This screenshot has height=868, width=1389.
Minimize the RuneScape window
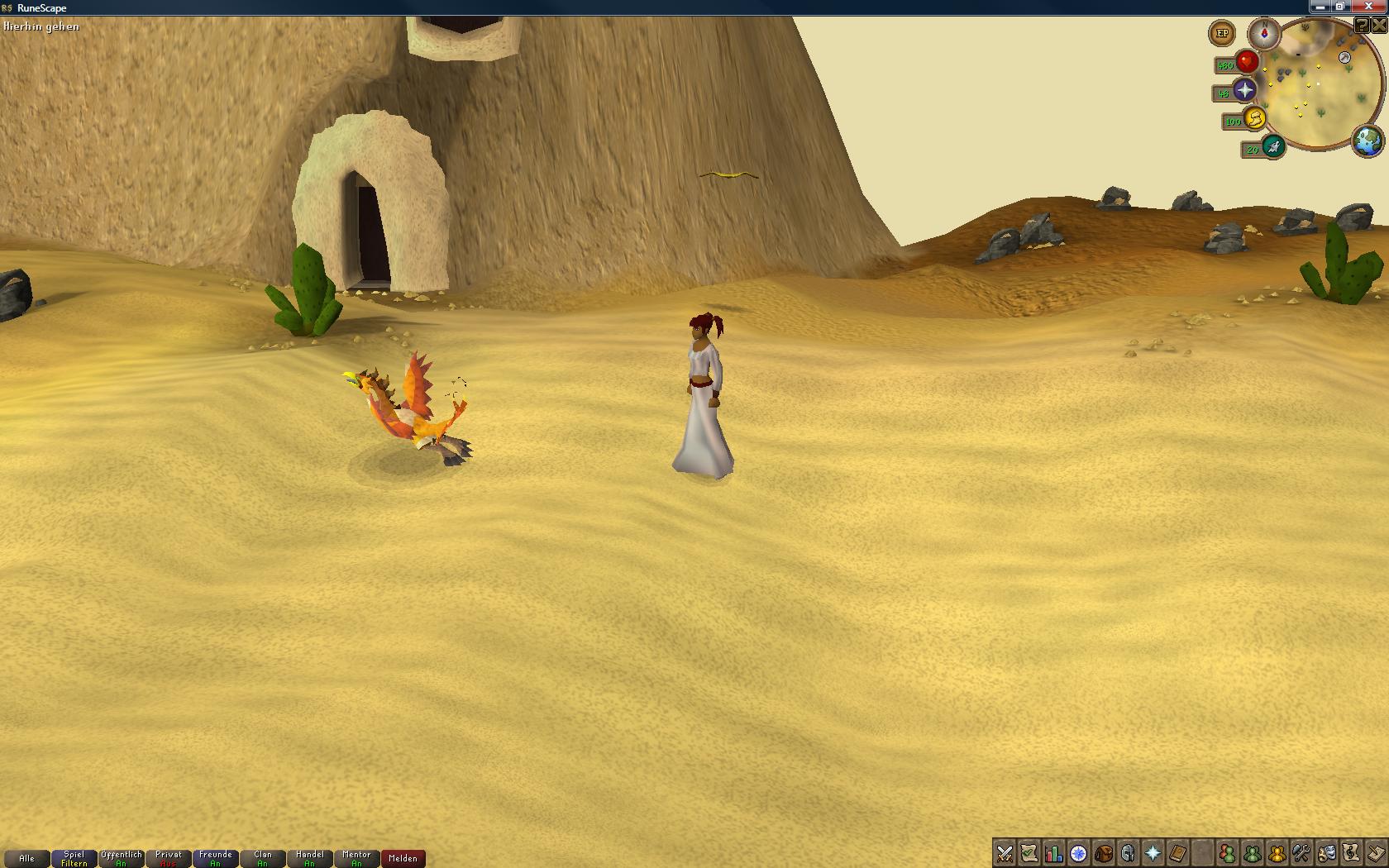tap(1320, 7)
